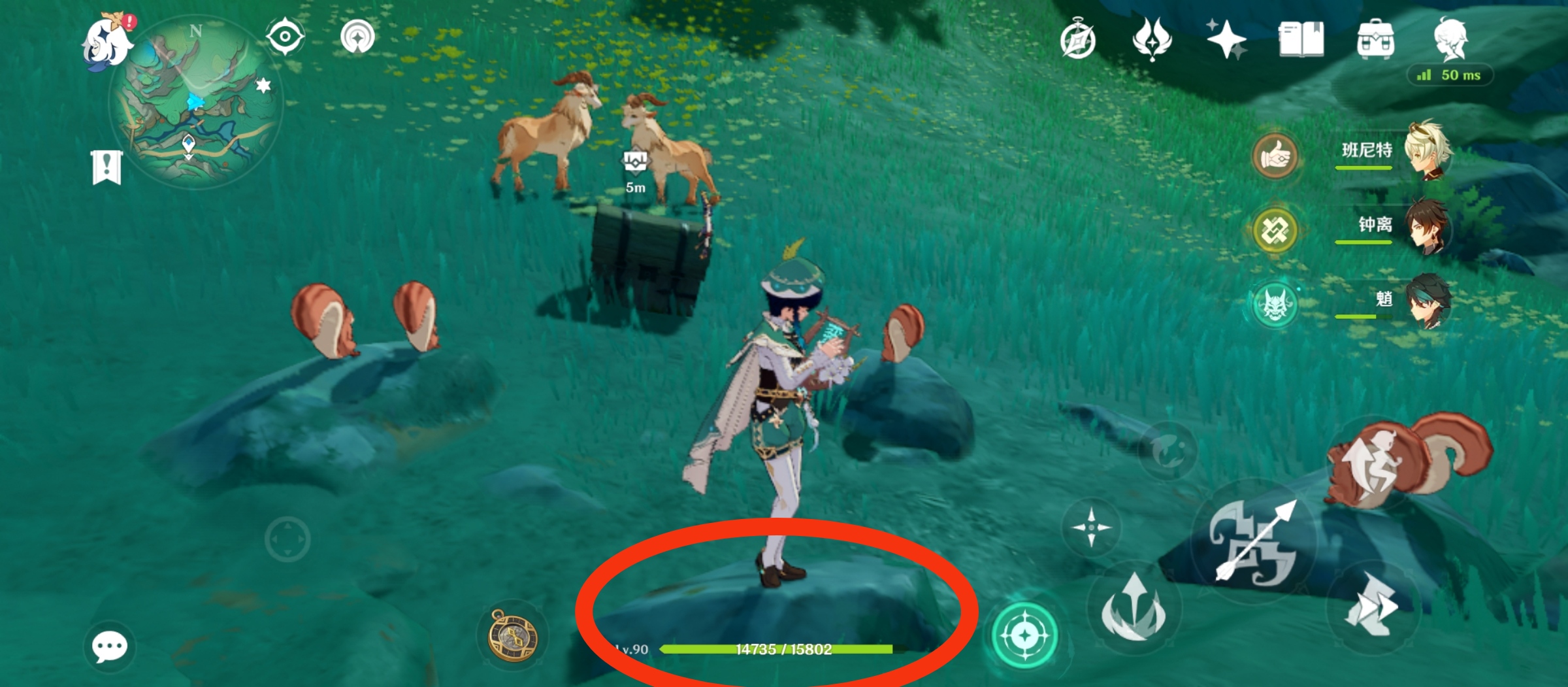Open the quest navigation icon
Image resolution: width=1568 pixels, height=687 pixels.
(357, 37)
